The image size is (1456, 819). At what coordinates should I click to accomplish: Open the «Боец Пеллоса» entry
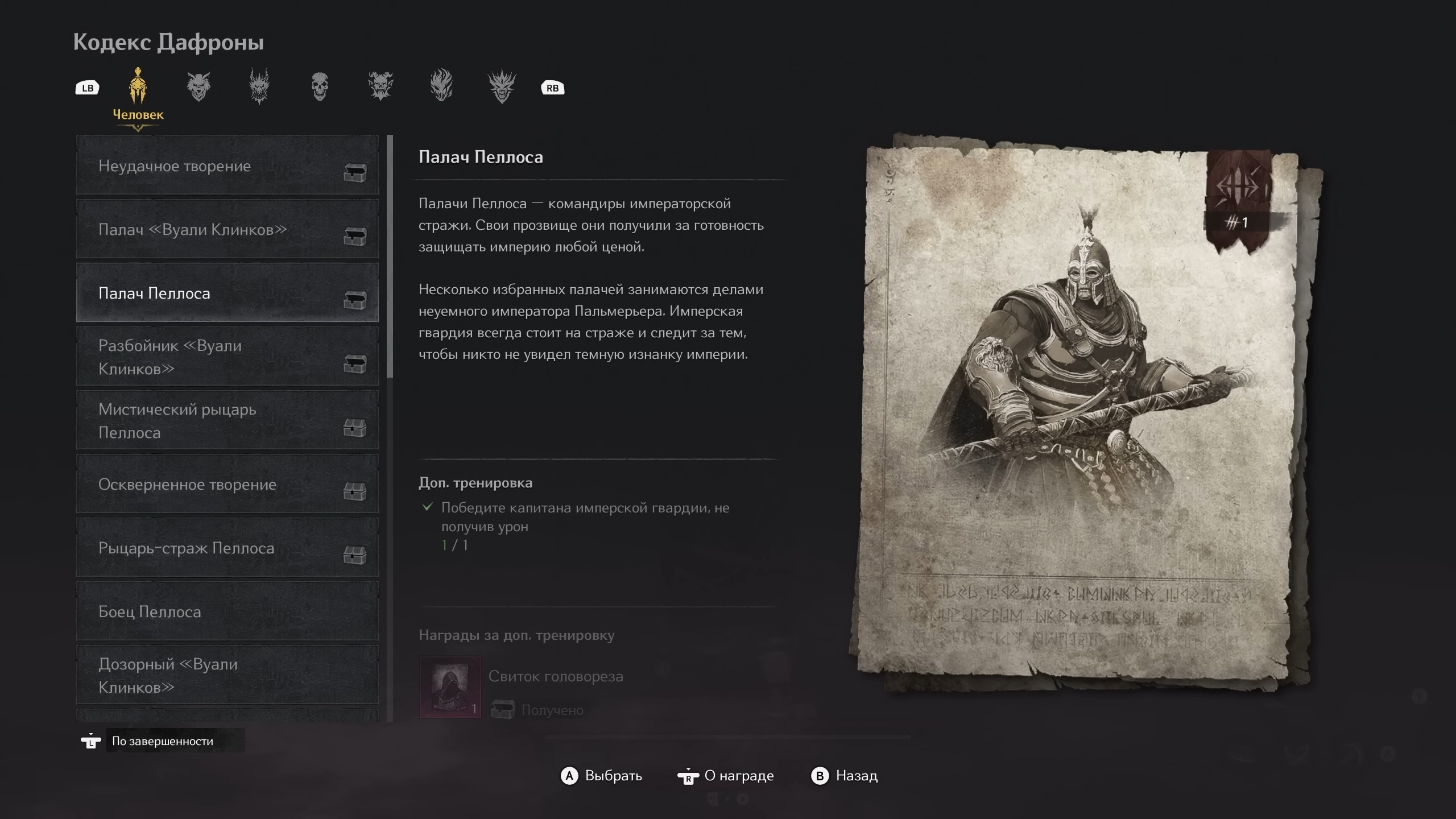point(227,612)
